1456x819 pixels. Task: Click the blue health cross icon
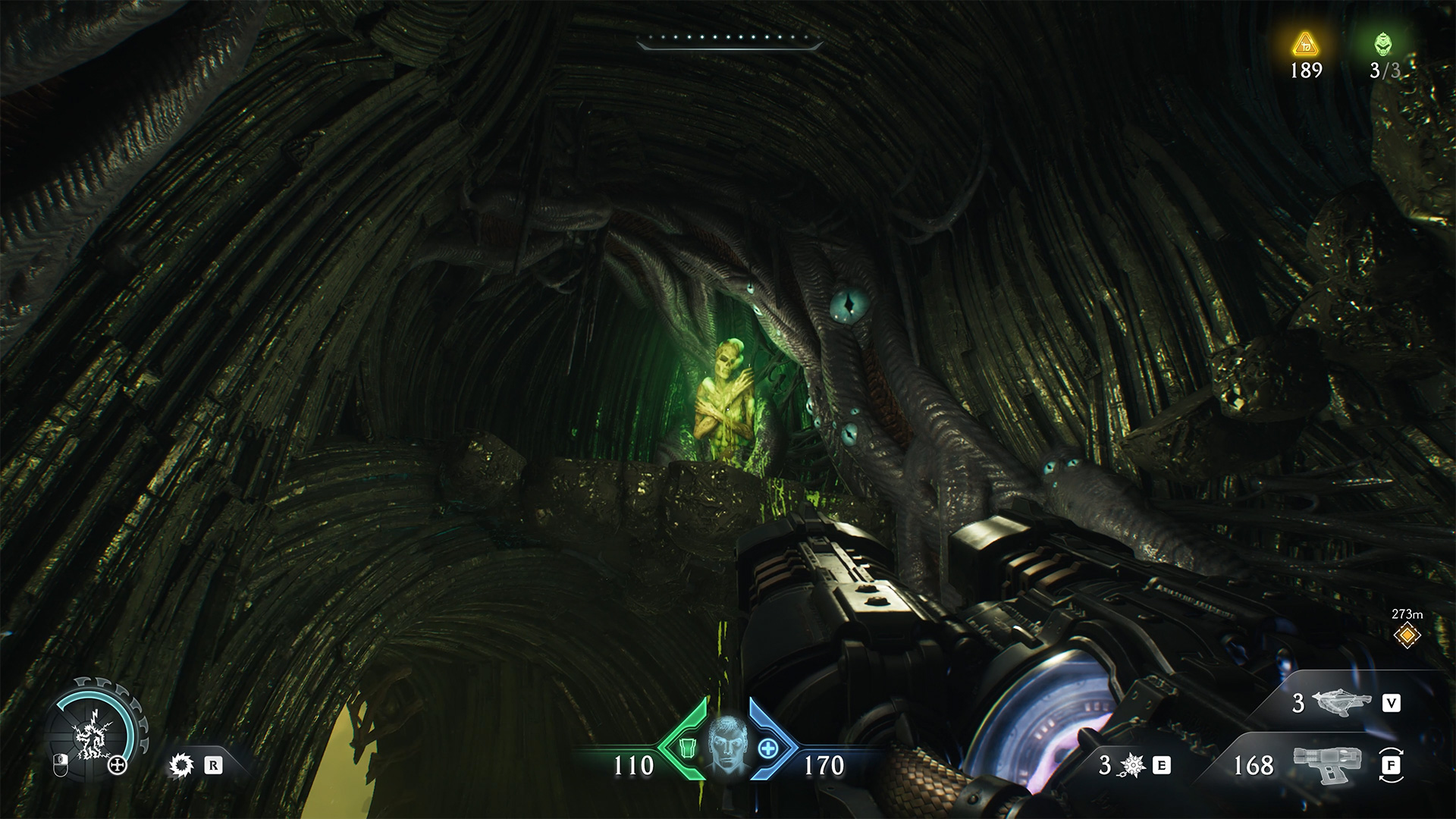pyautogui.click(x=768, y=748)
